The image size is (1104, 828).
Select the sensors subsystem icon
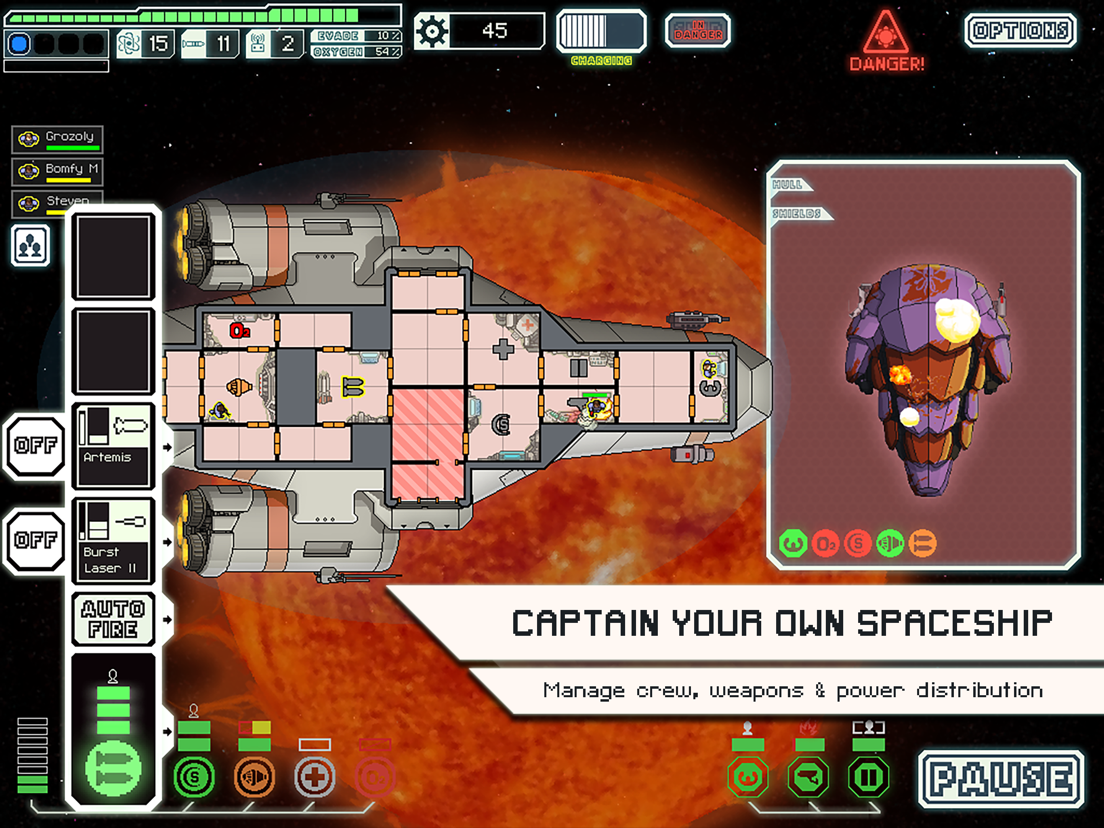pyautogui.click(x=808, y=776)
